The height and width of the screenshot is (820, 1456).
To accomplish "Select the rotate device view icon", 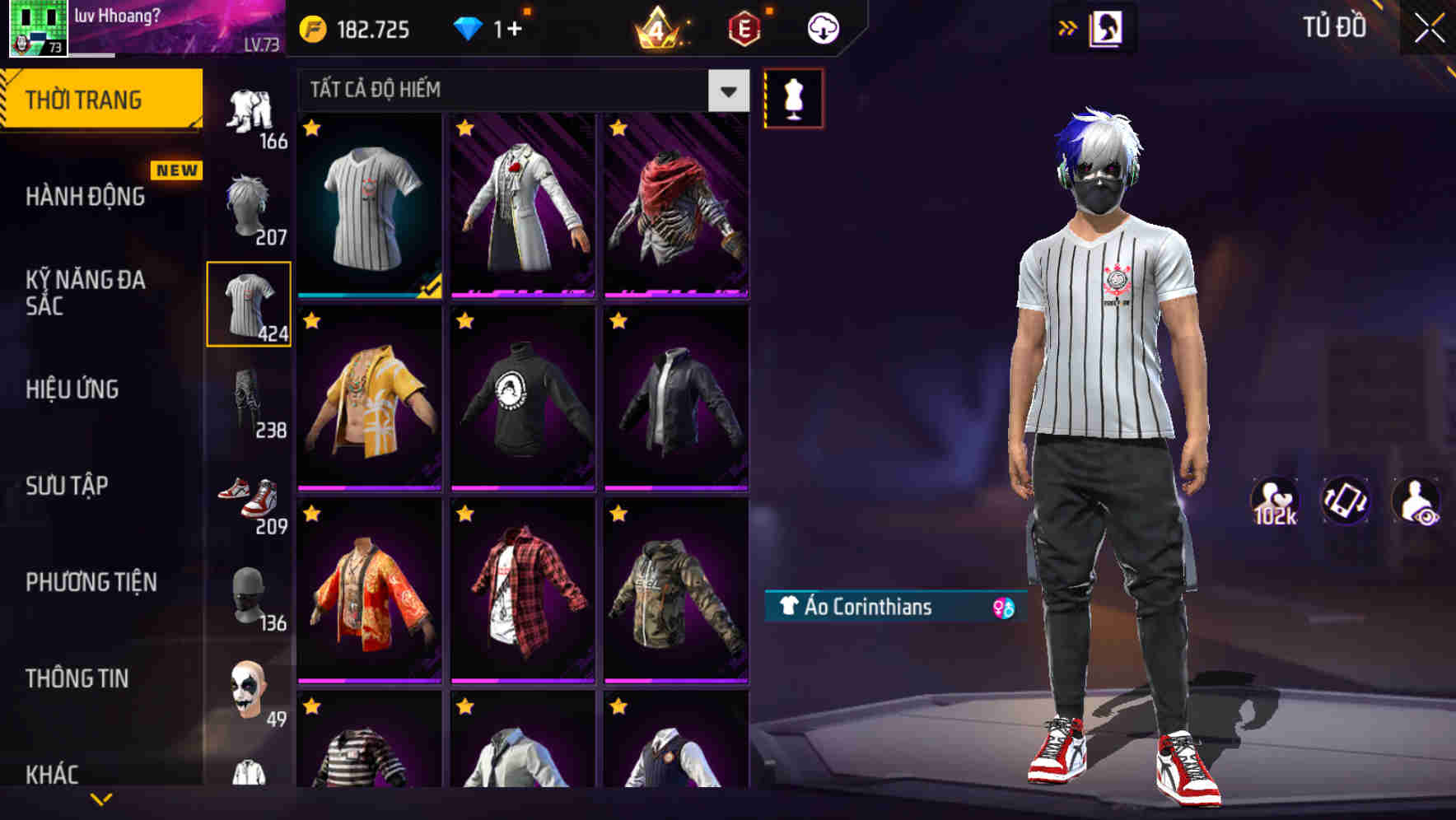I will coord(1346,501).
